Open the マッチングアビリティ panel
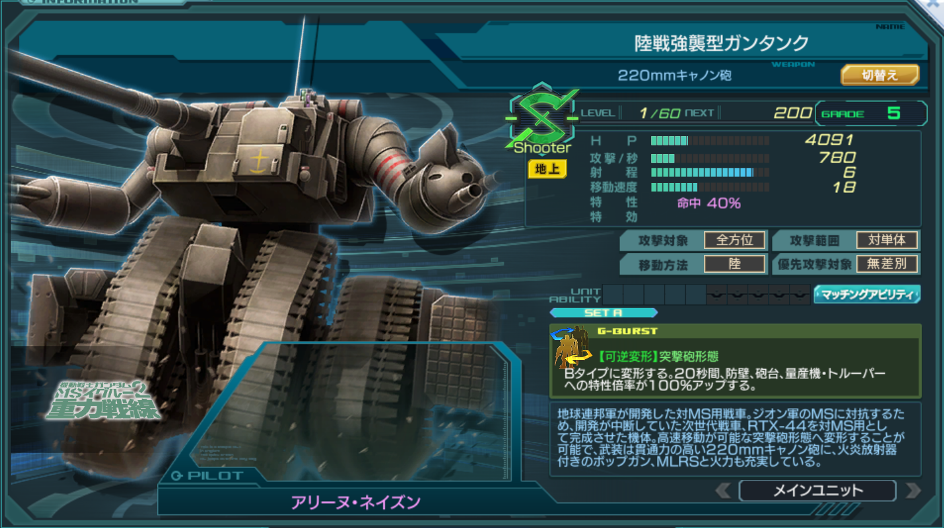Viewport: 944px width, 528px height. (x=867, y=294)
